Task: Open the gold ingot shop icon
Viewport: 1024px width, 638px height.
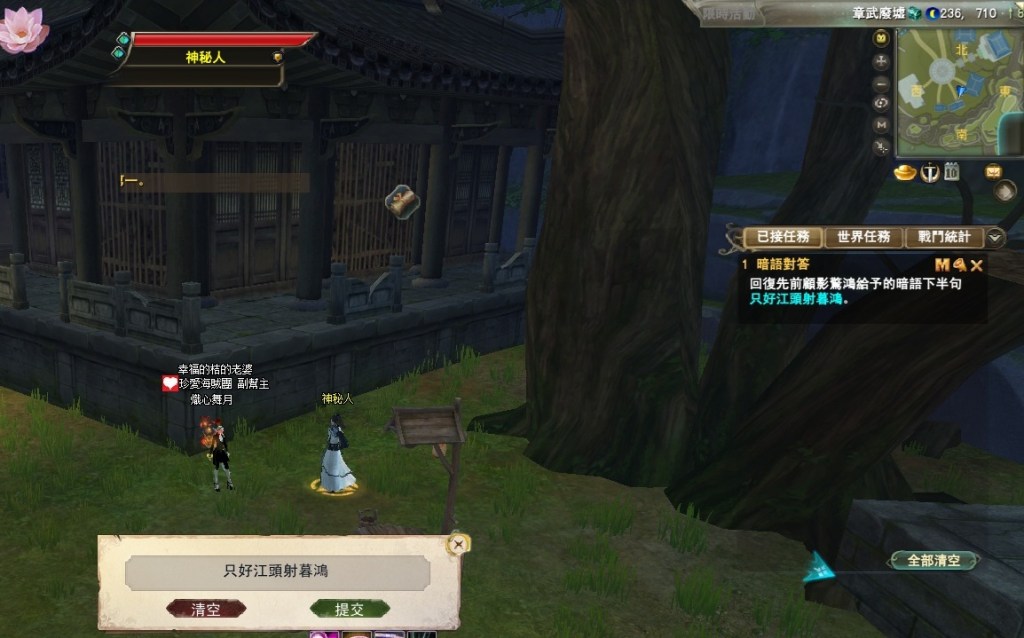Action: [x=905, y=173]
